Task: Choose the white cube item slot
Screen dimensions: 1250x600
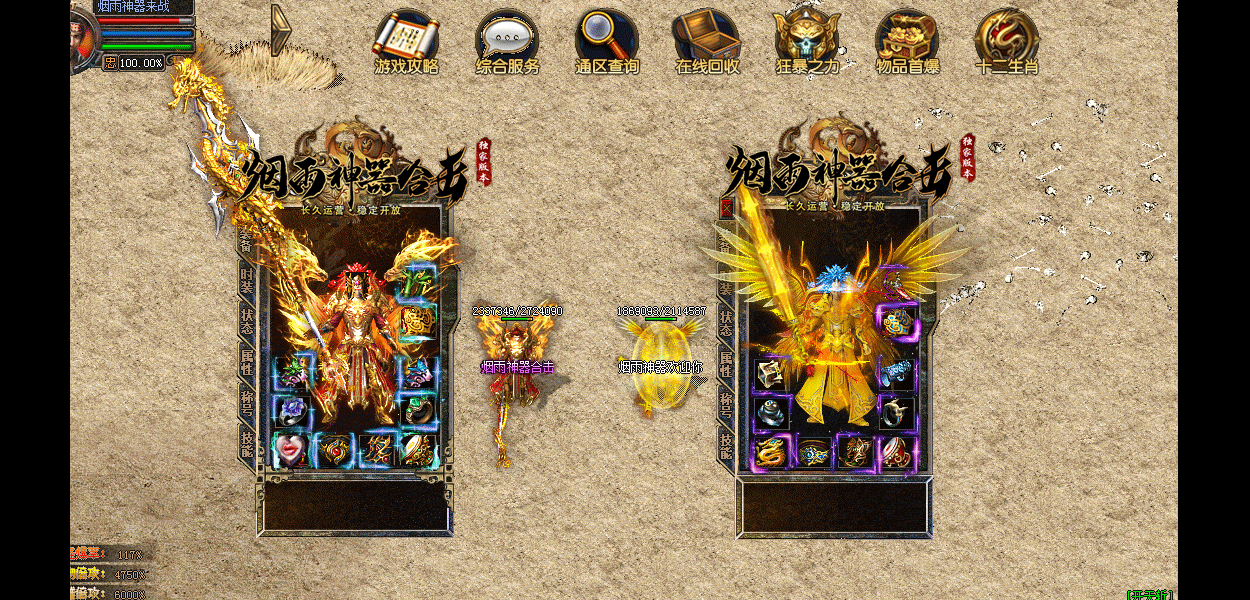Action: (770, 374)
